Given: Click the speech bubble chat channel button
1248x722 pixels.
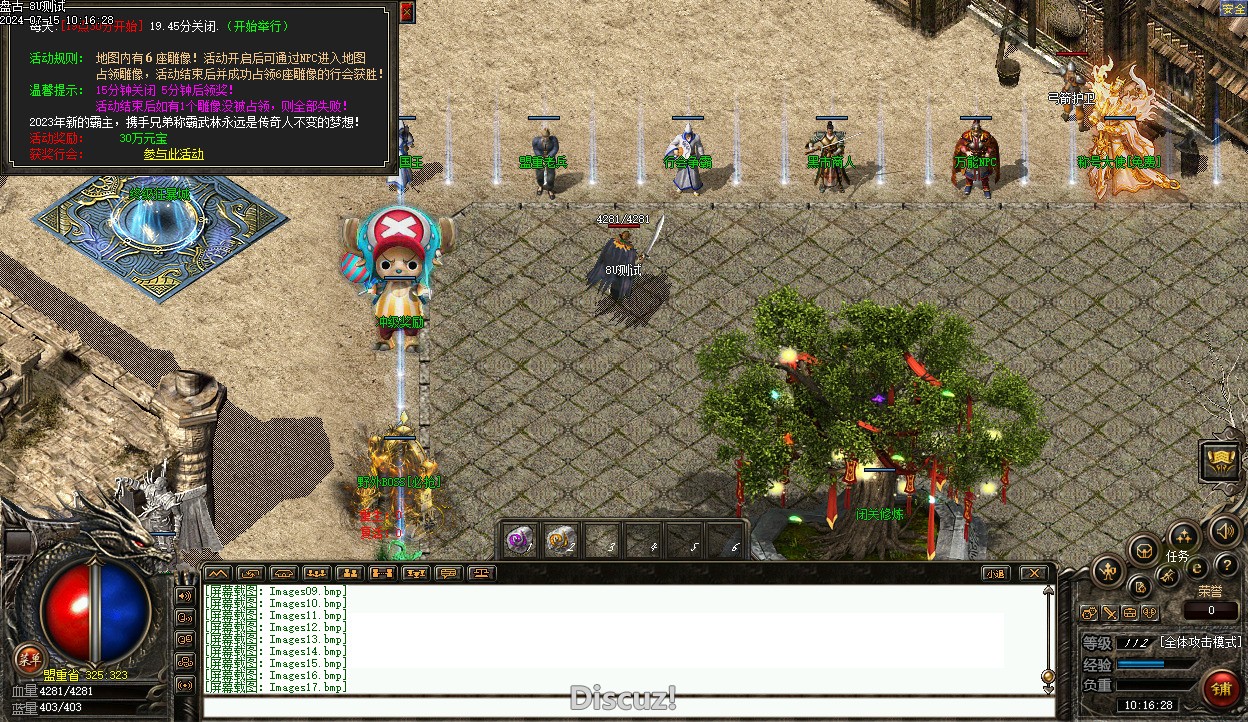Looking at the screenshot, I should click(x=447, y=573).
